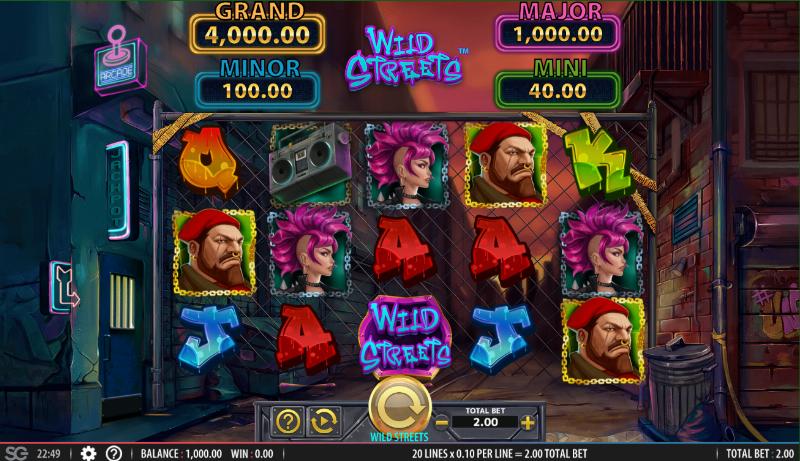Start autoplay spins
The width and height of the screenshot is (800, 461).
click(x=322, y=422)
